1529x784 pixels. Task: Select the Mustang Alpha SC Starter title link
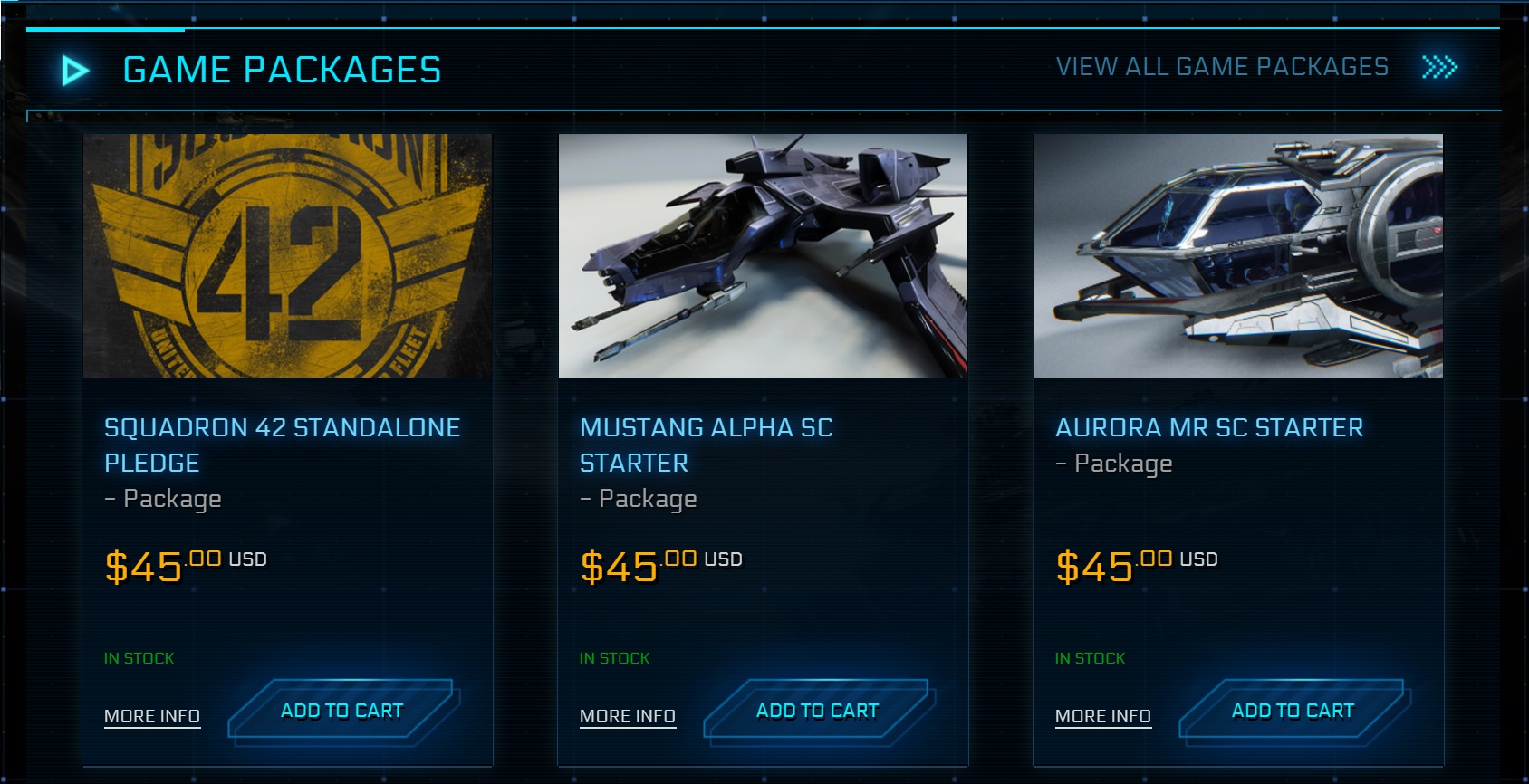click(707, 445)
